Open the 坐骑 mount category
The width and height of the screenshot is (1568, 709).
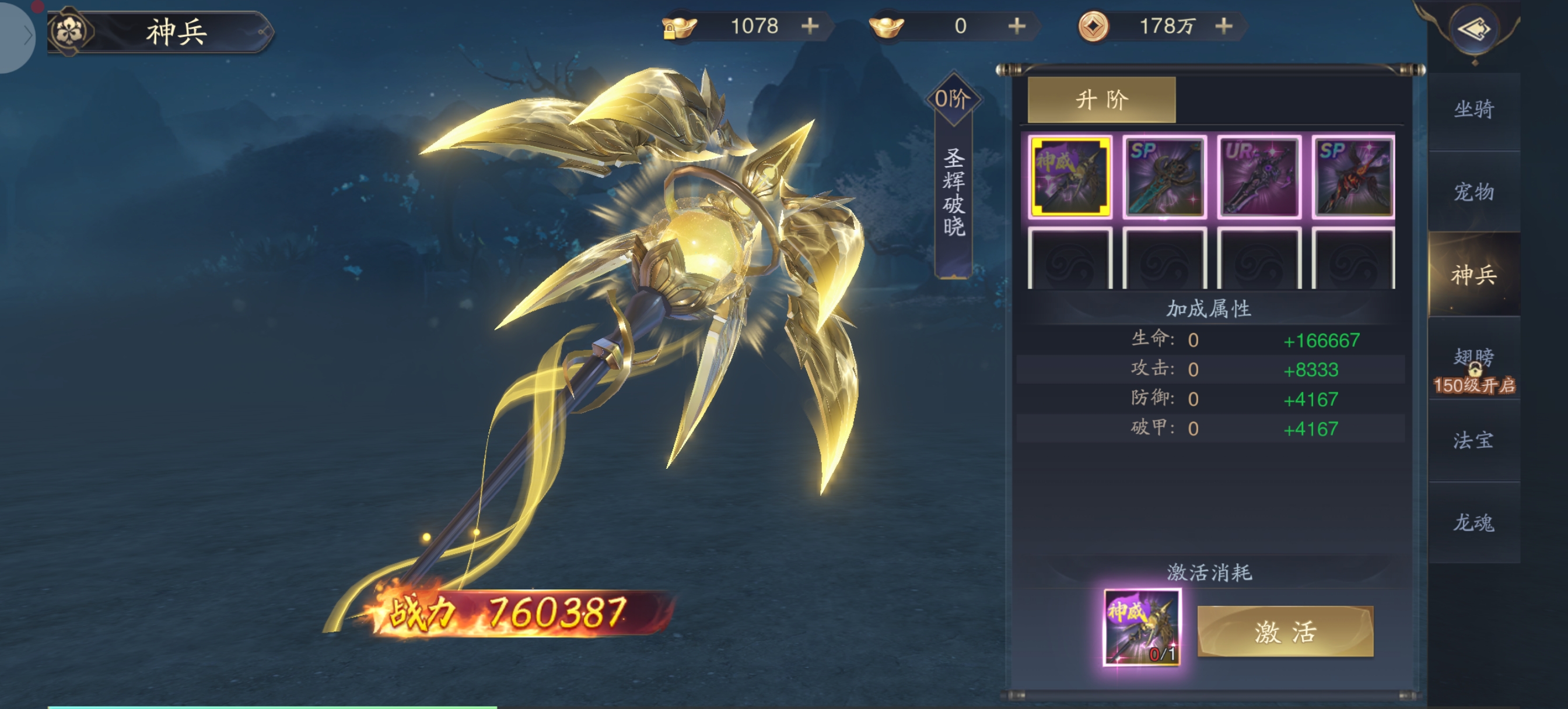[x=1473, y=110]
